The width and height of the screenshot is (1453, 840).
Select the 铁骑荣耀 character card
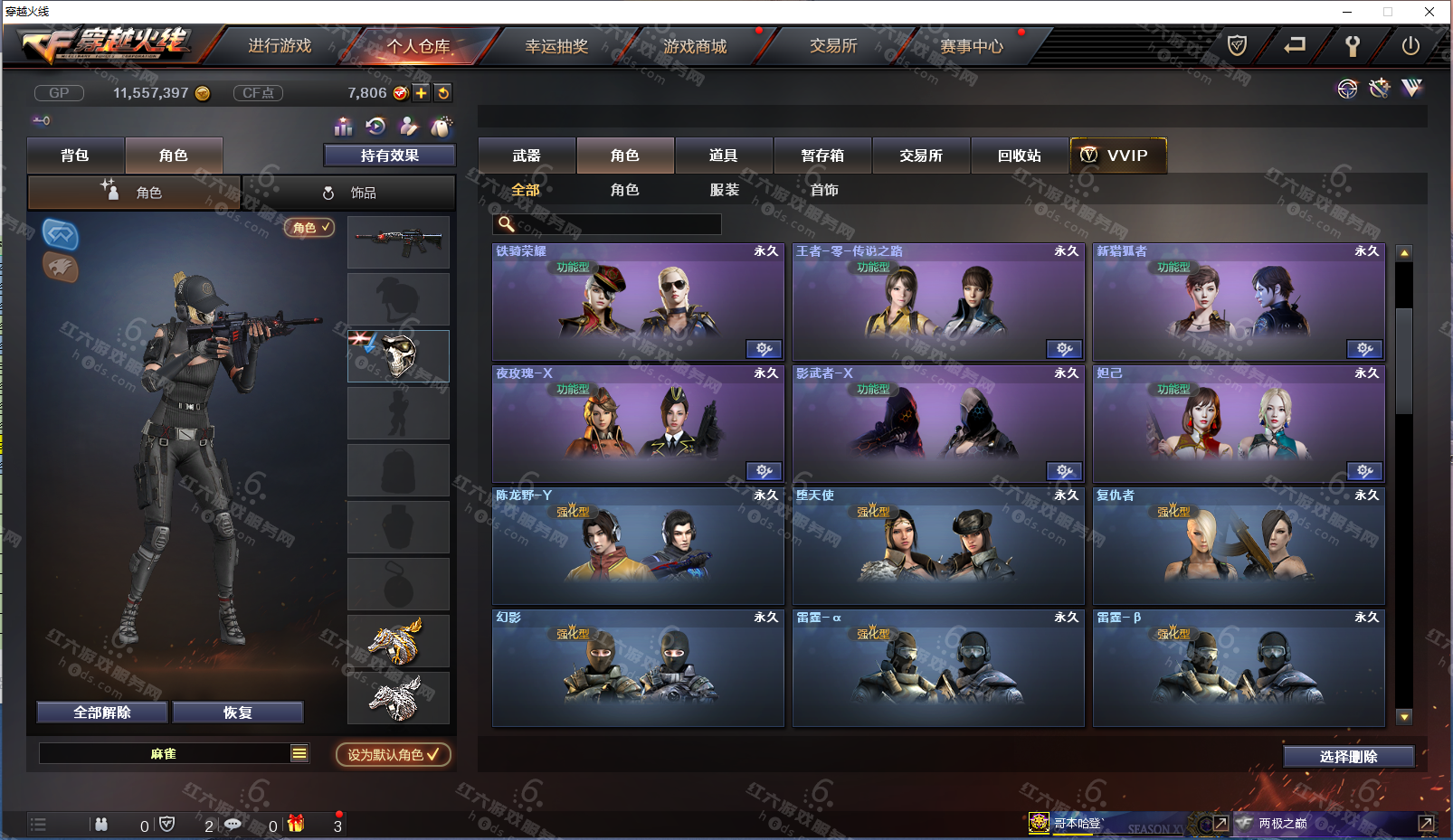[x=638, y=303]
